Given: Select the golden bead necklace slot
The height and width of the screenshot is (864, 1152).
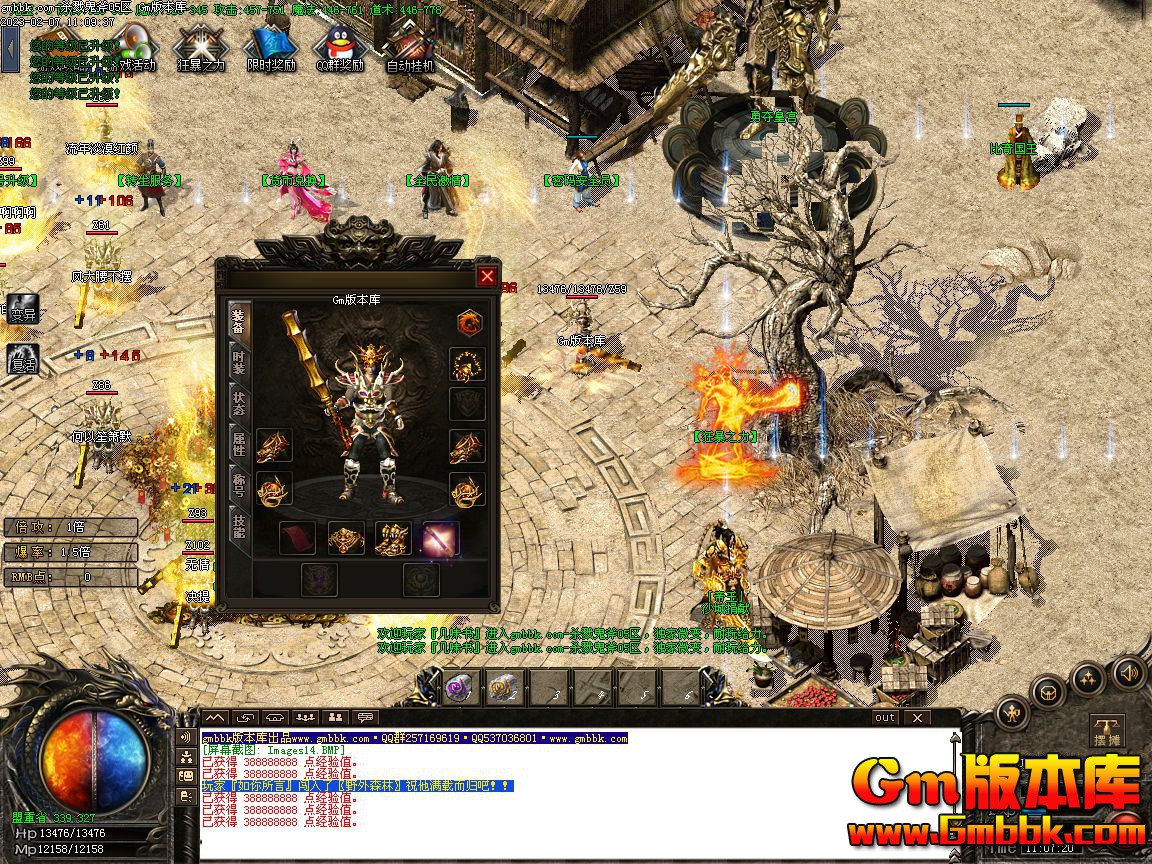Looking at the screenshot, I should click(x=467, y=364).
